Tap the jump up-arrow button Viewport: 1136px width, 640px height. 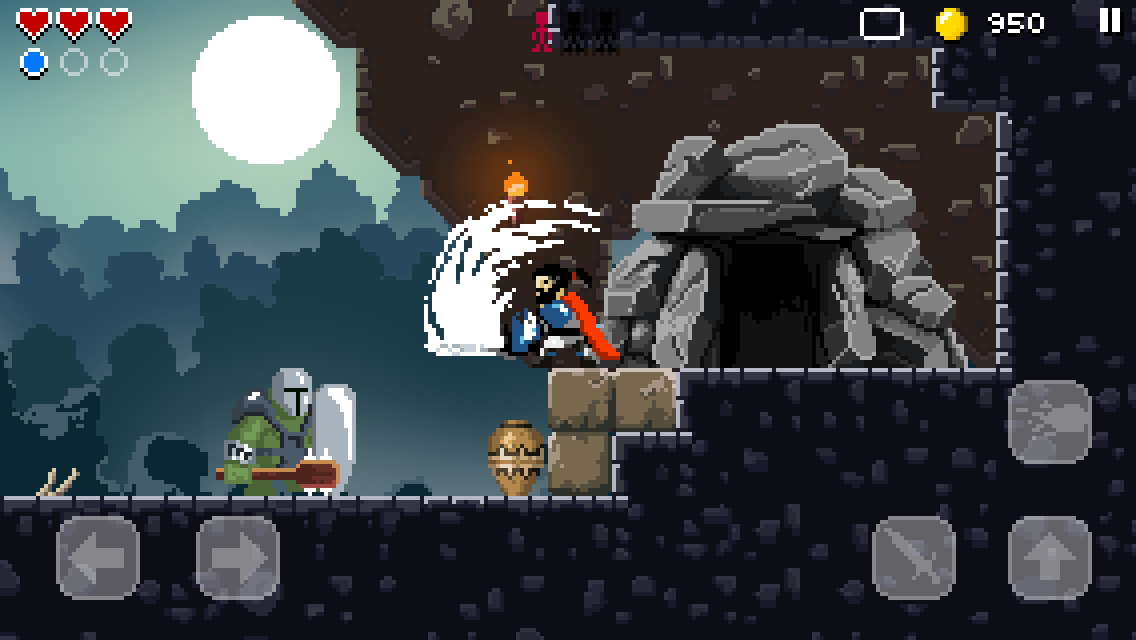[1049, 557]
